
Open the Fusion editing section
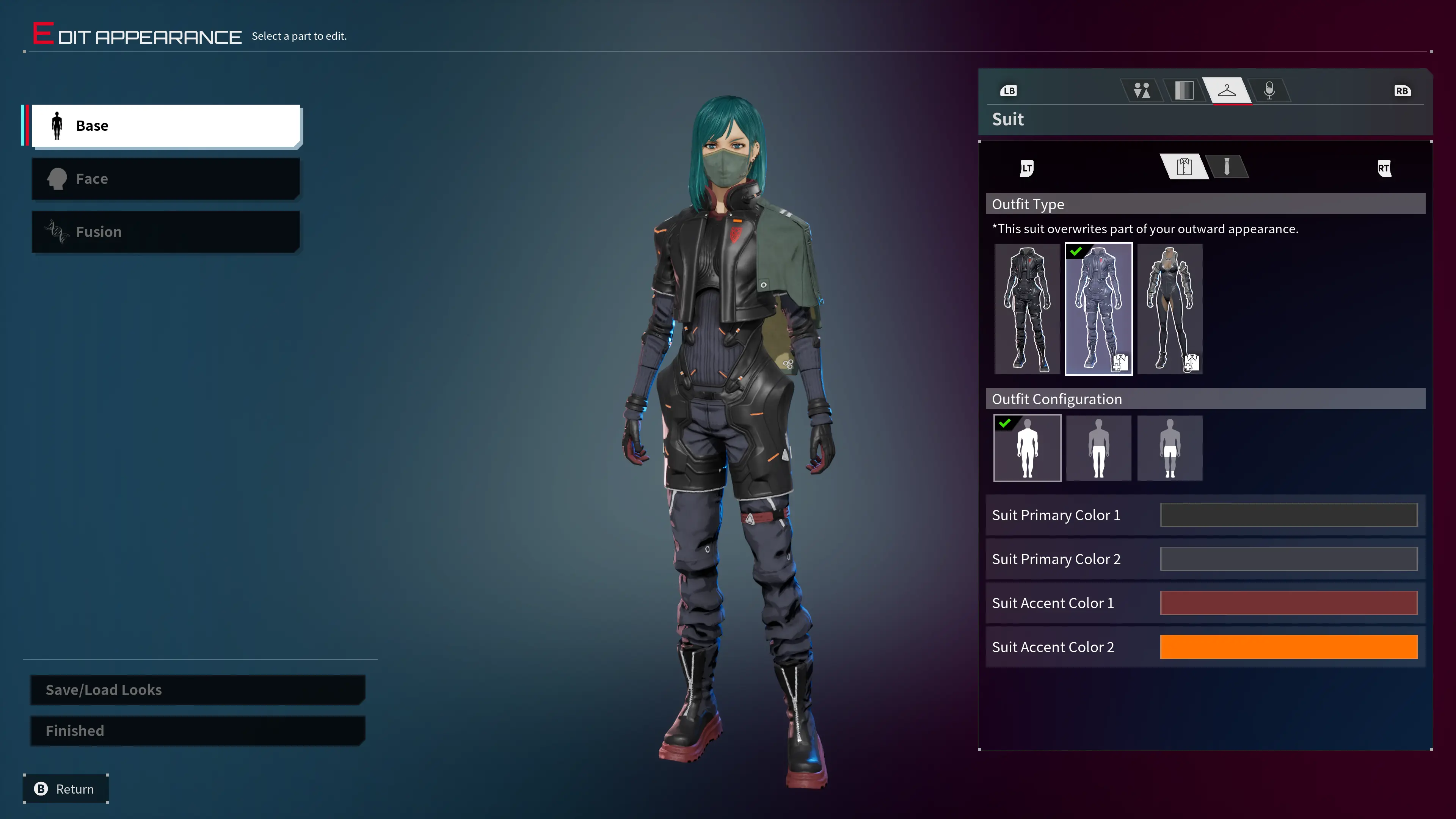pos(165,232)
